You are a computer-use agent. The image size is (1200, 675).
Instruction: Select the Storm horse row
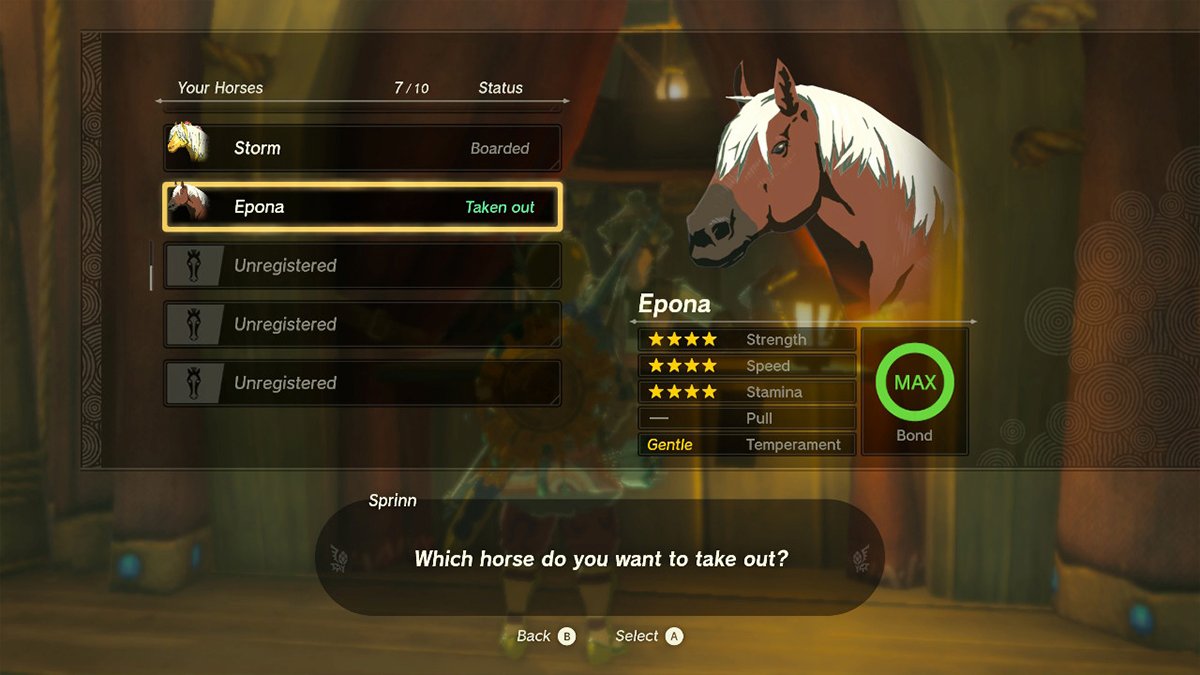pyautogui.click(x=362, y=148)
